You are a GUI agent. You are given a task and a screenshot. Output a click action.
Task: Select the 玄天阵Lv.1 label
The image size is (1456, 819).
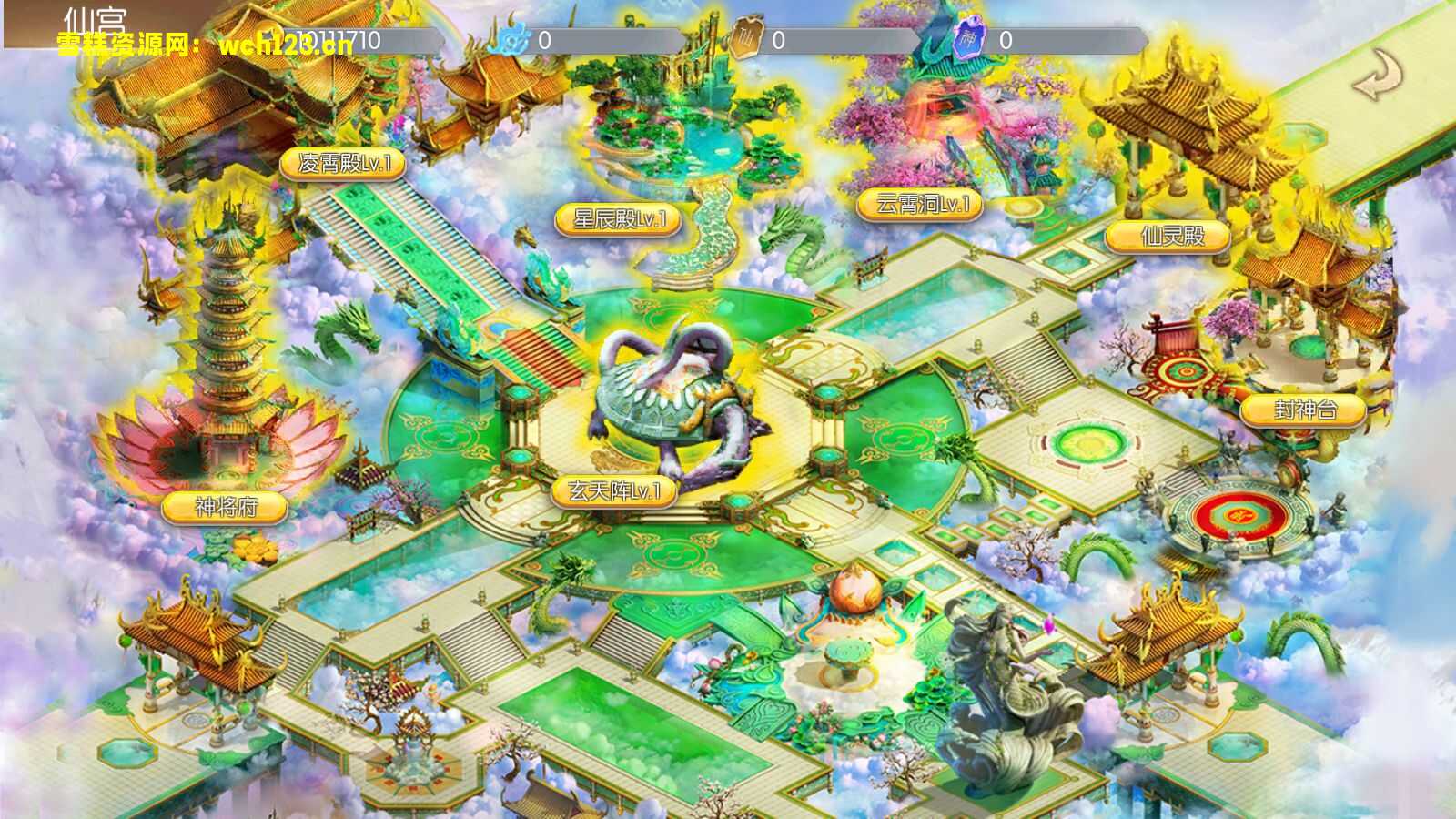(x=615, y=492)
